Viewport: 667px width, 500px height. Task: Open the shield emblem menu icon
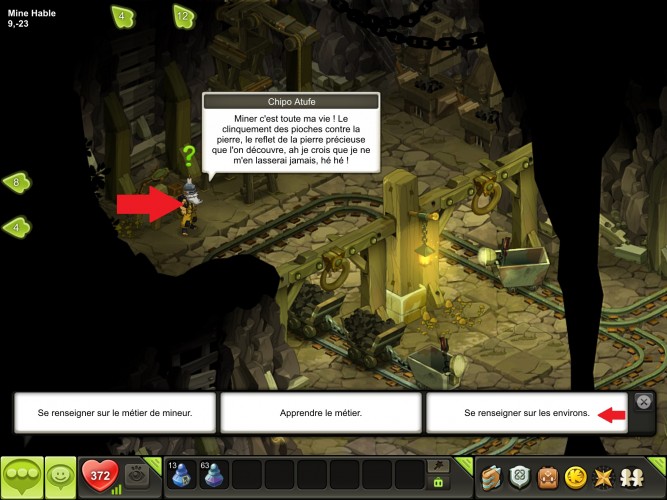[520, 476]
